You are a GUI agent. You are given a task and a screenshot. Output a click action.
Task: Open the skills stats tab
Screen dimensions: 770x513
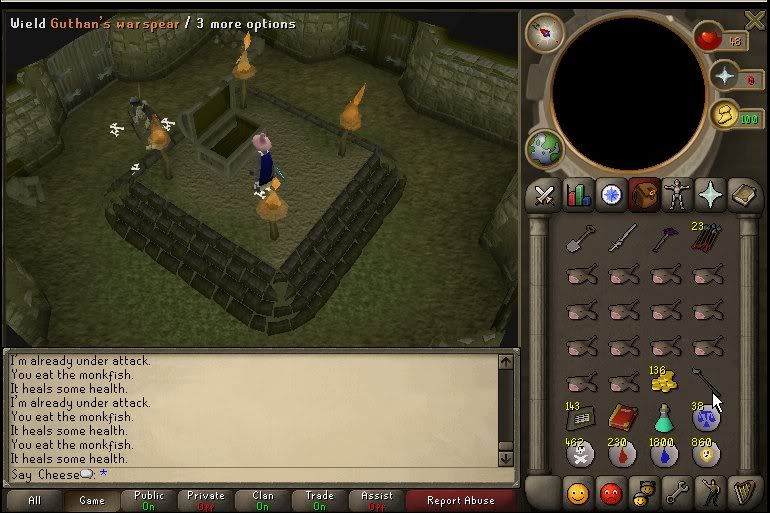tap(578, 194)
